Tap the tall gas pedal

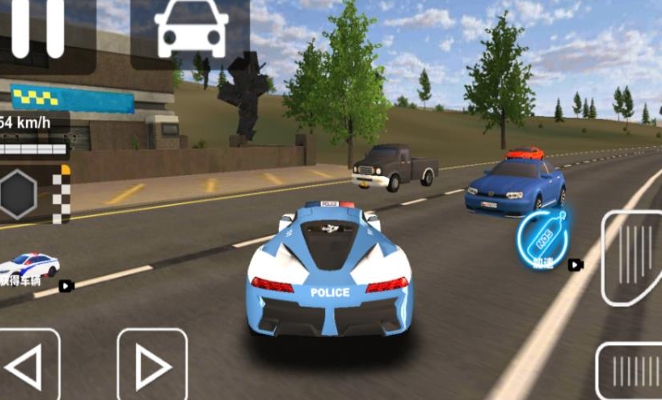(634, 257)
